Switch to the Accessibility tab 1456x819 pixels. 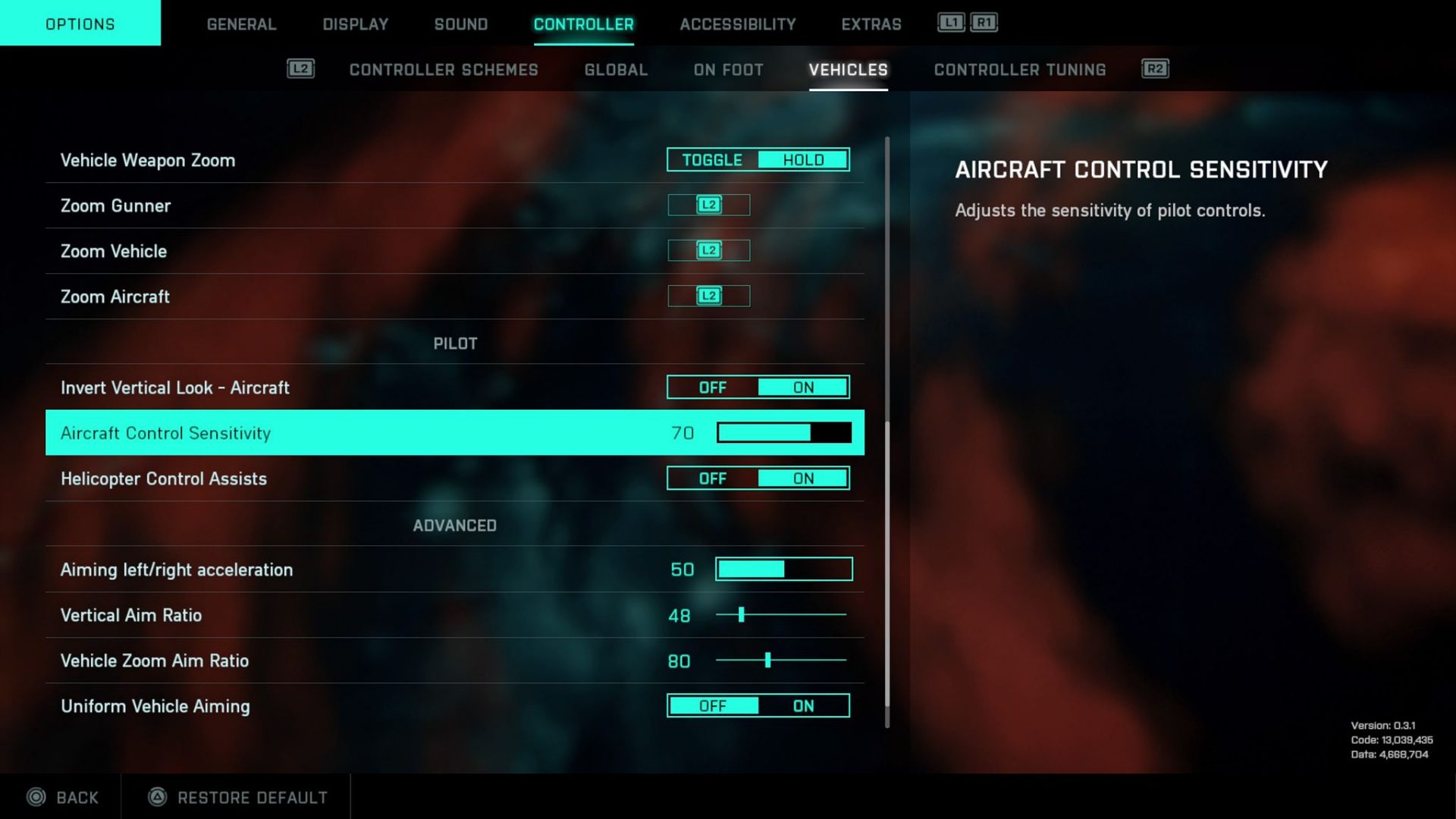tap(736, 24)
